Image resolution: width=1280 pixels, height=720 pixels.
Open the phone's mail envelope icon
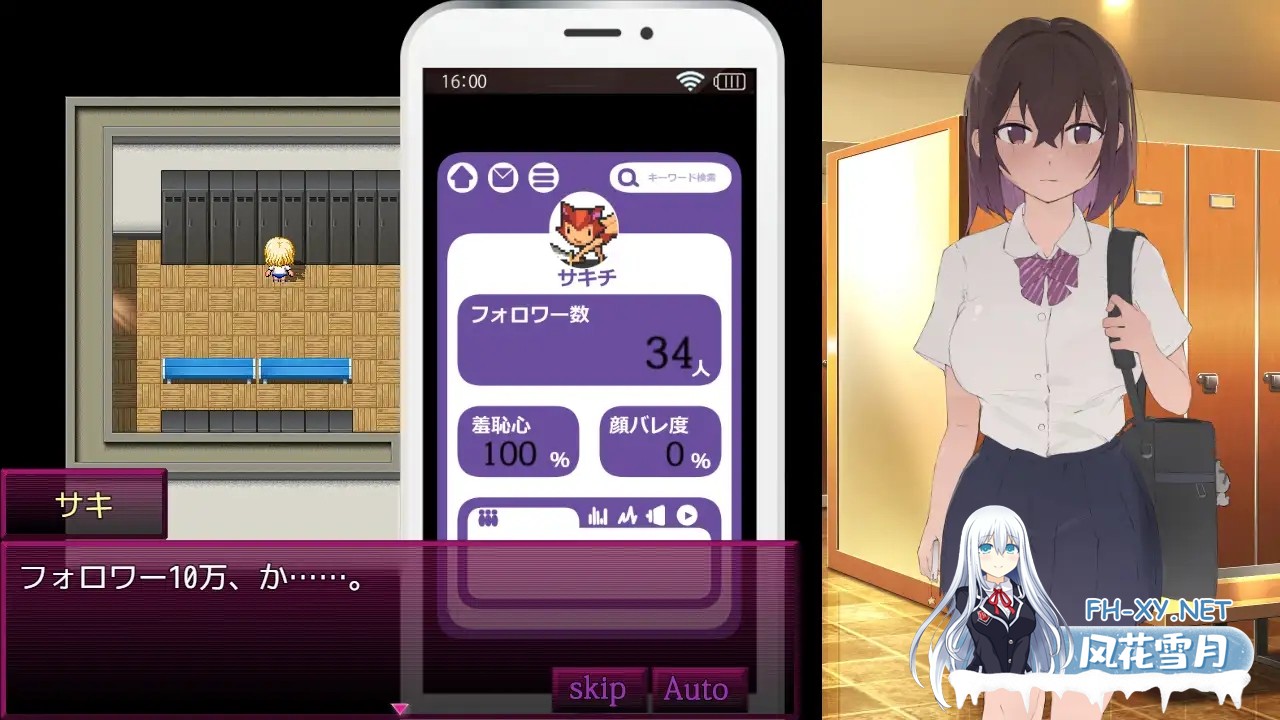pyautogui.click(x=503, y=178)
